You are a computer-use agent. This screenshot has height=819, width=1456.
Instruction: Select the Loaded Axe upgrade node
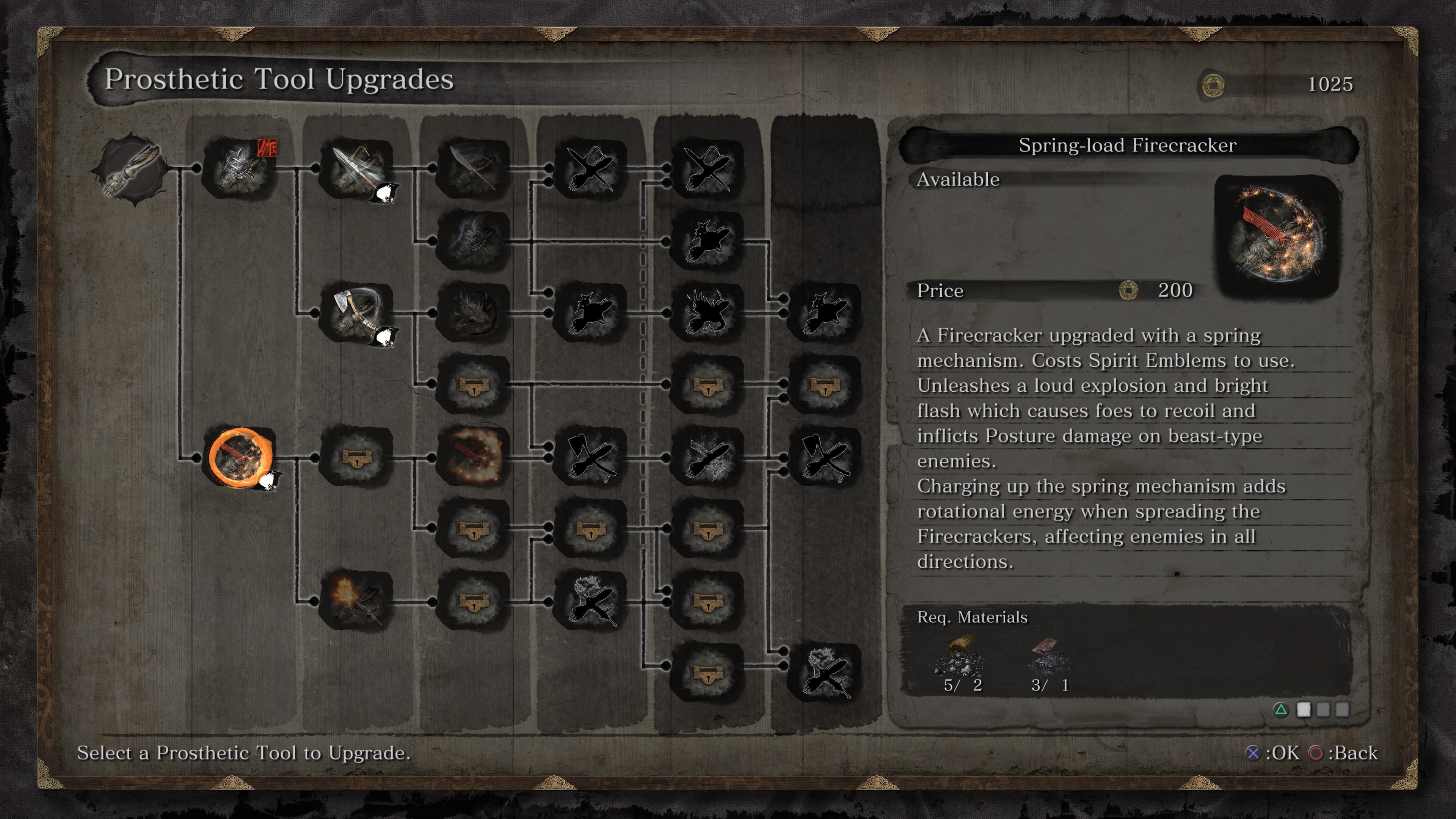(x=356, y=312)
